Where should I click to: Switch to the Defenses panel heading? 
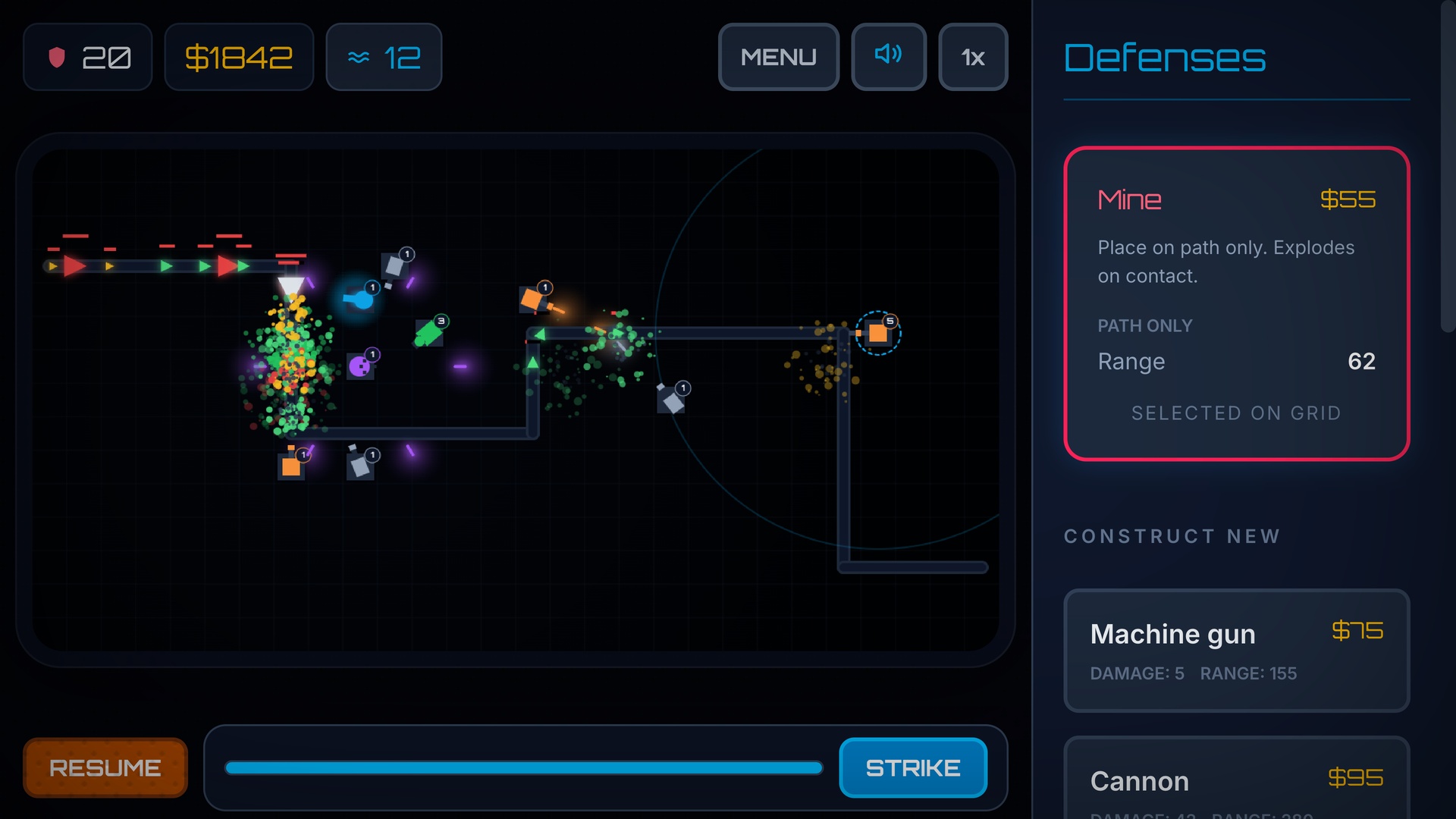[x=1165, y=58]
